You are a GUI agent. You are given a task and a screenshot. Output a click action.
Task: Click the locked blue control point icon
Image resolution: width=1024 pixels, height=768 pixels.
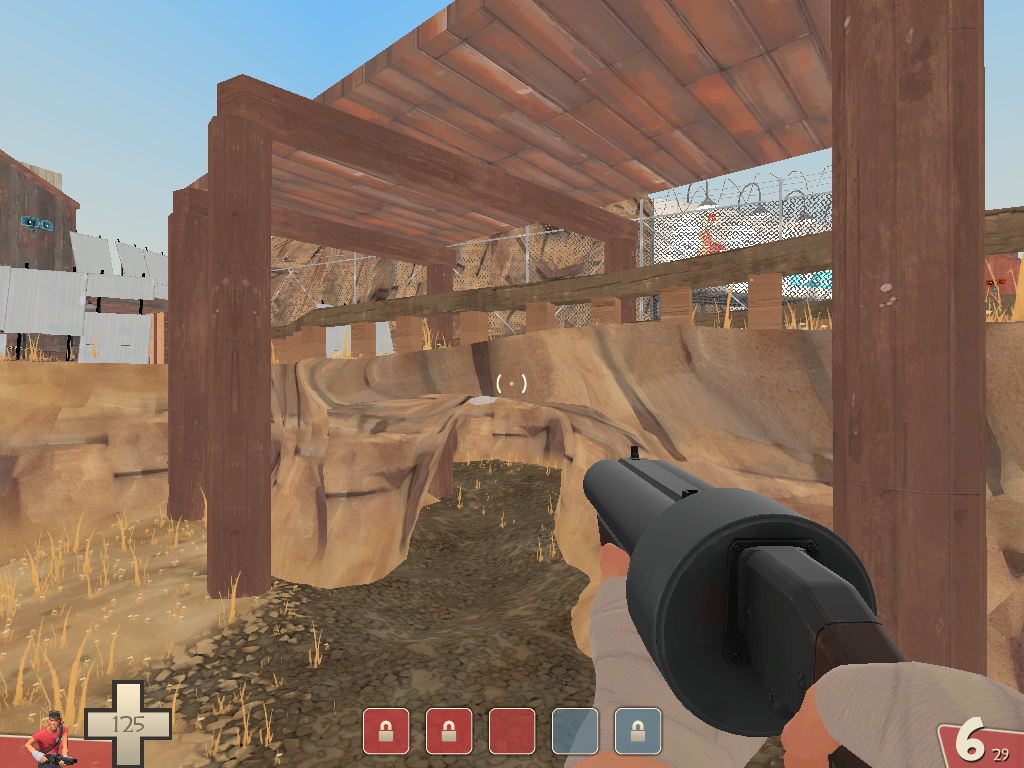tap(638, 731)
